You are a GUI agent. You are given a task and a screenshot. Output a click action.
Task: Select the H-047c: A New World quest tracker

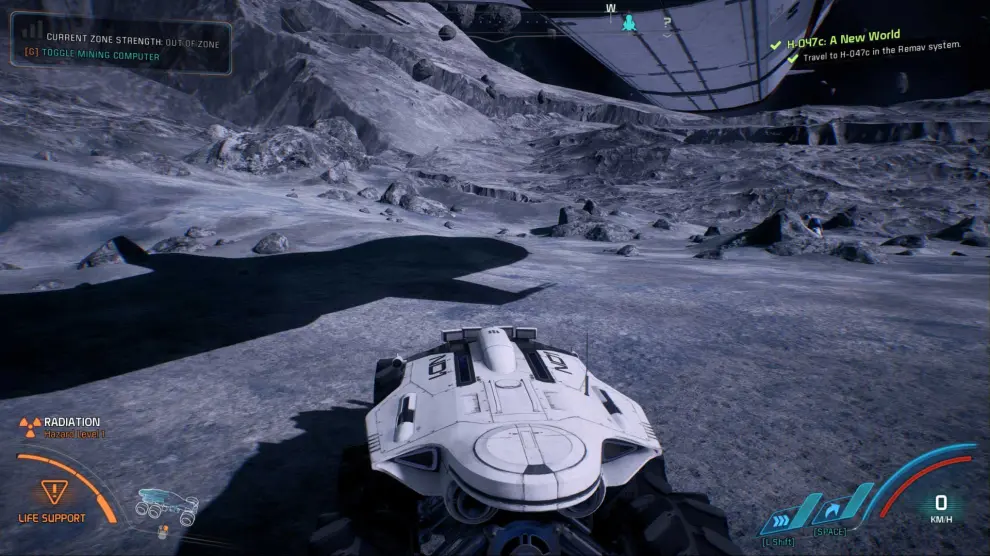(x=843, y=41)
